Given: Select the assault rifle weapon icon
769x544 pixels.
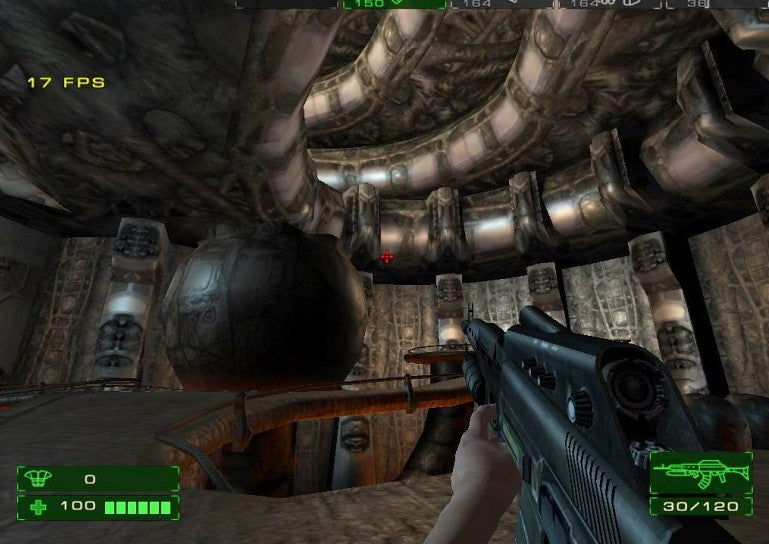Looking at the screenshot, I should point(700,470).
